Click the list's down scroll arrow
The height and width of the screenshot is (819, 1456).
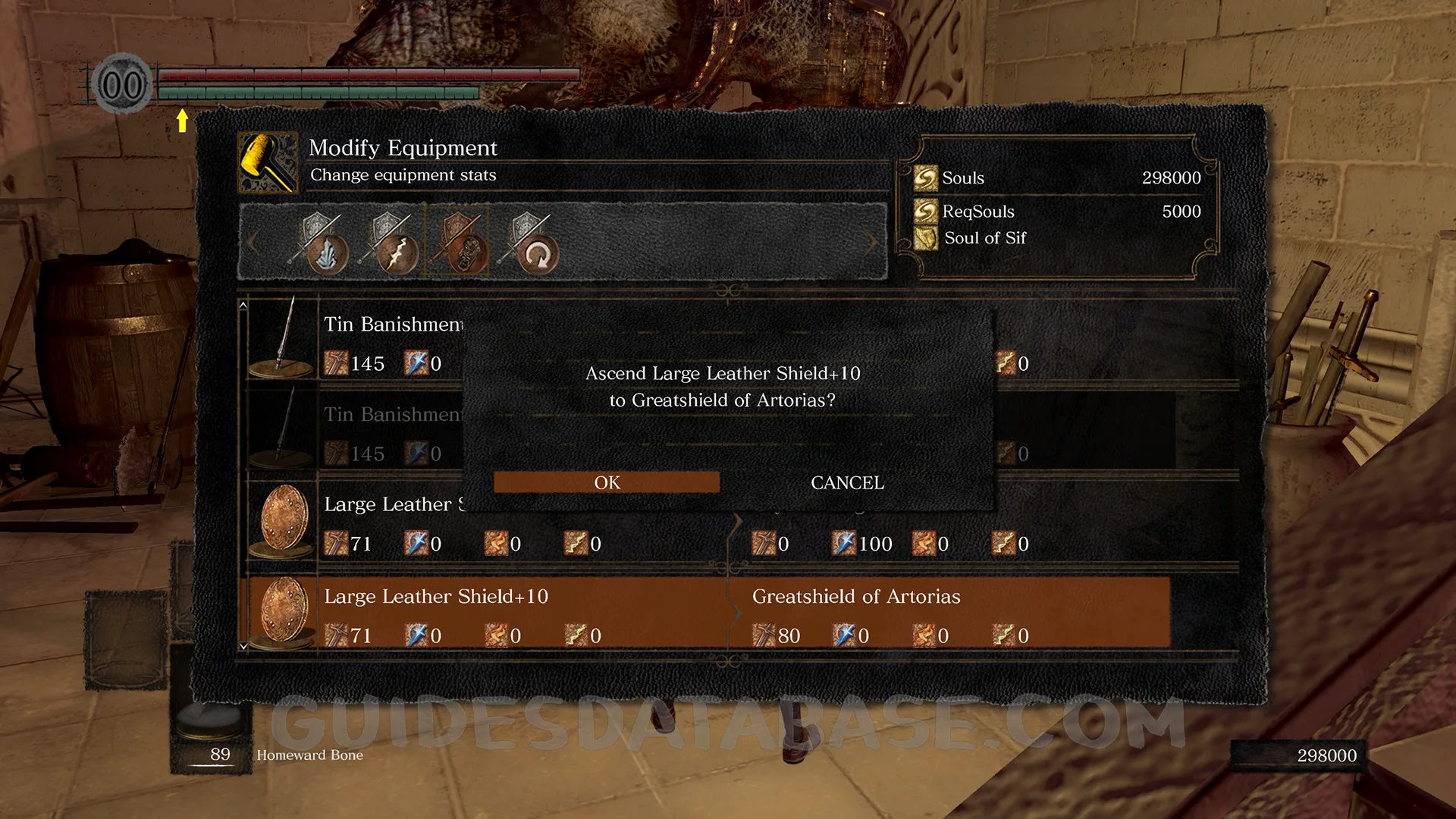click(243, 646)
